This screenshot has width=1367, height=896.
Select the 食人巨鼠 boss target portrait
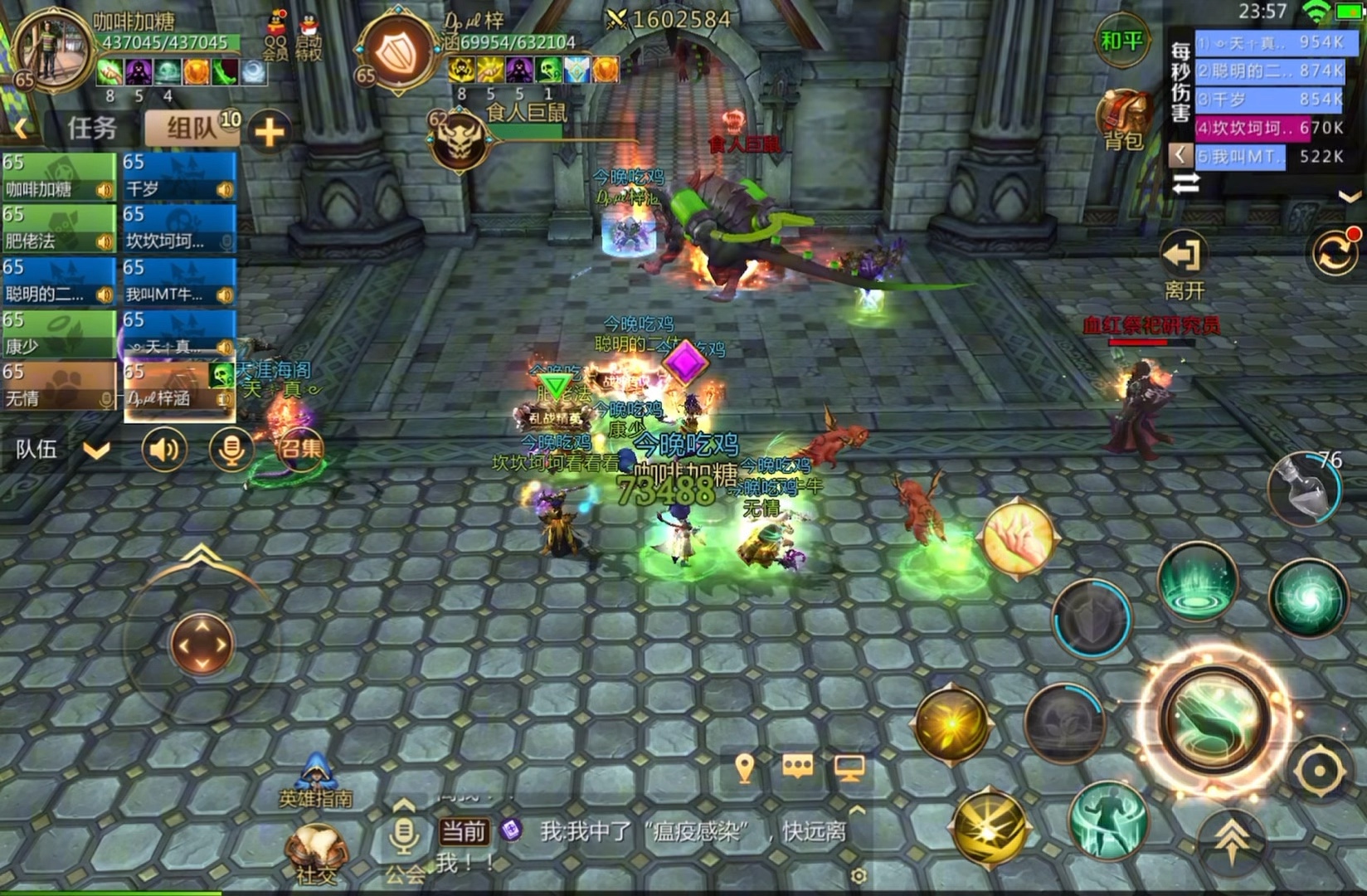click(x=458, y=141)
